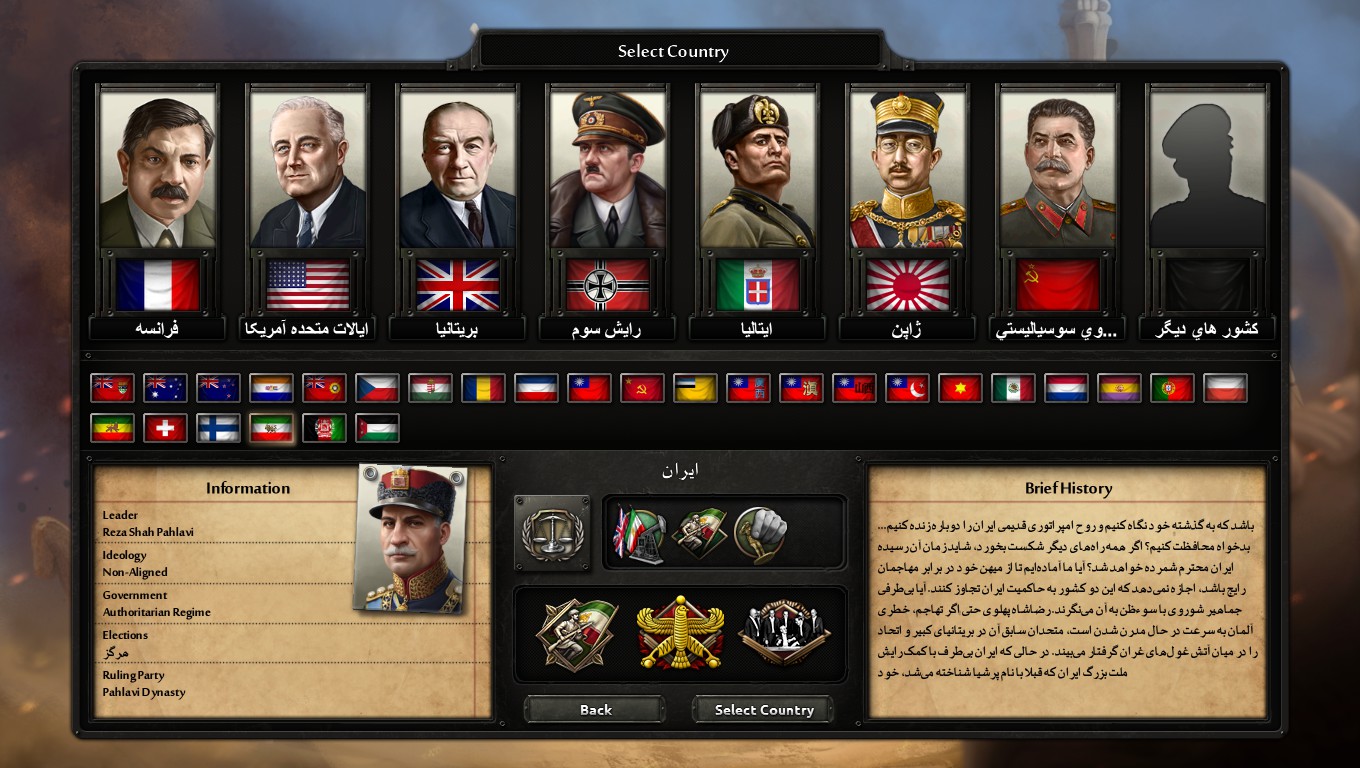
Task: Select the Poland flag
Action: click(1225, 388)
